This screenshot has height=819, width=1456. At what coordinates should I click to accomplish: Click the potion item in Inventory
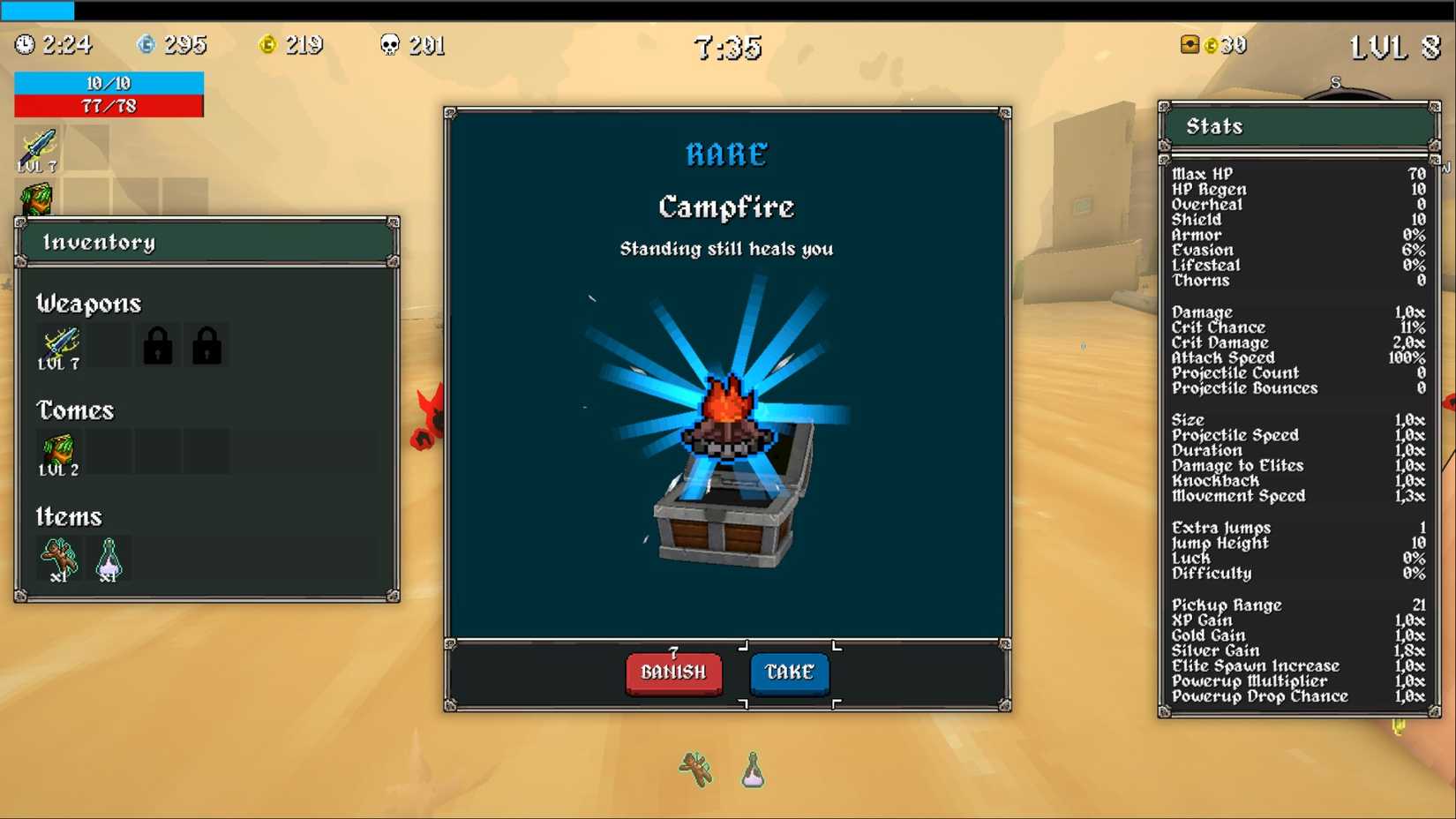click(x=108, y=556)
